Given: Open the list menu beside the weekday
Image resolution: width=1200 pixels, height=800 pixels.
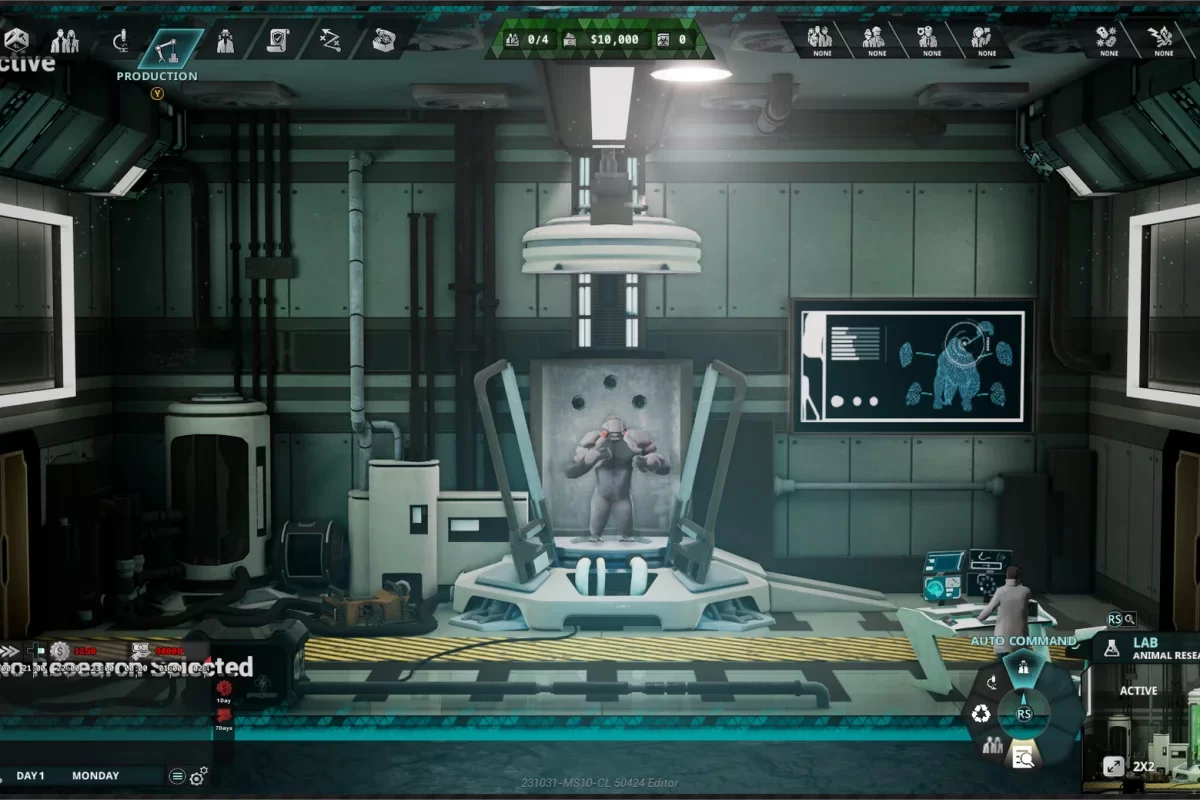Looking at the screenshot, I should point(177,776).
